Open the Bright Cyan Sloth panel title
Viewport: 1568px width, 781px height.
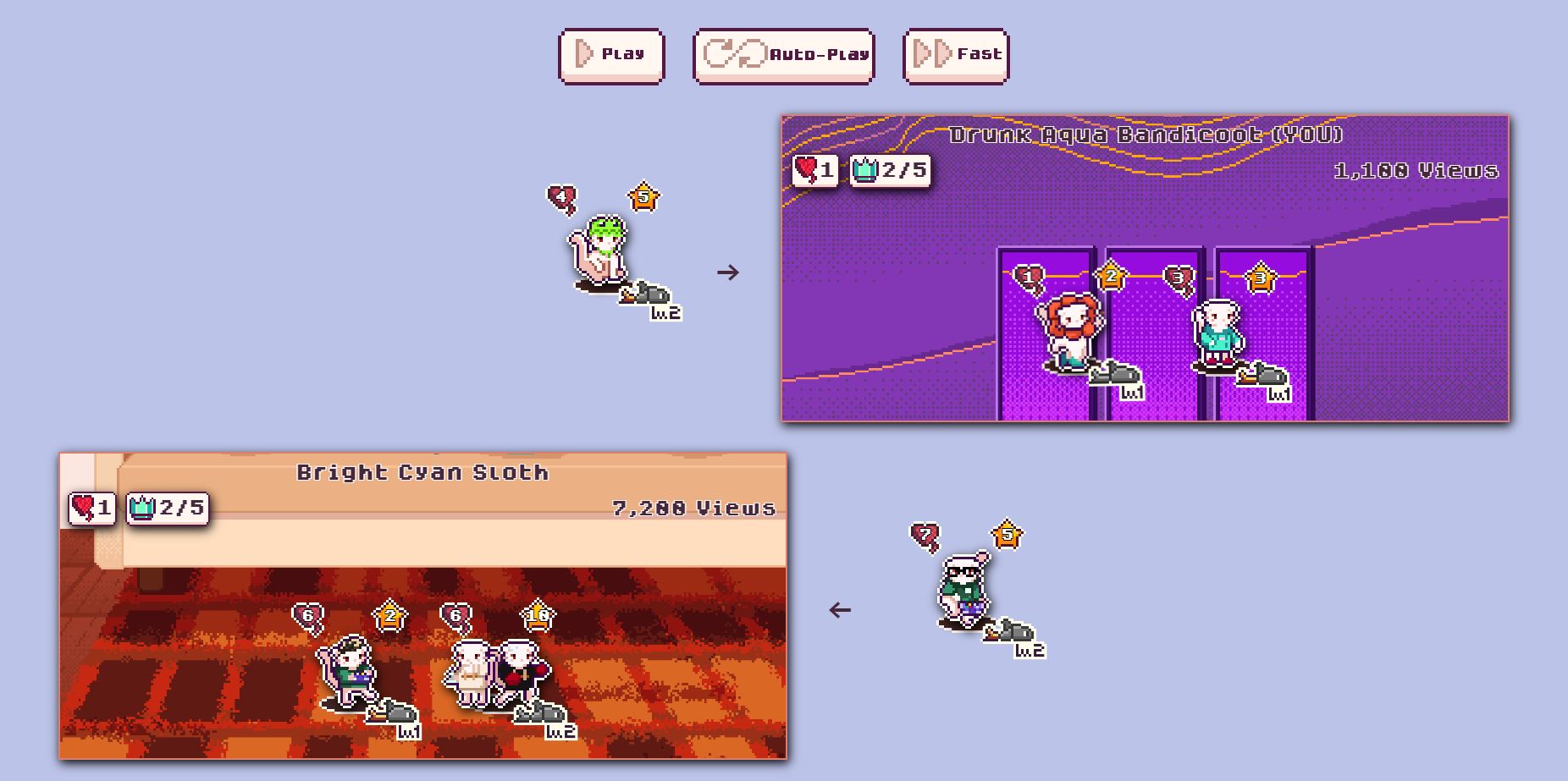pyautogui.click(x=422, y=472)
